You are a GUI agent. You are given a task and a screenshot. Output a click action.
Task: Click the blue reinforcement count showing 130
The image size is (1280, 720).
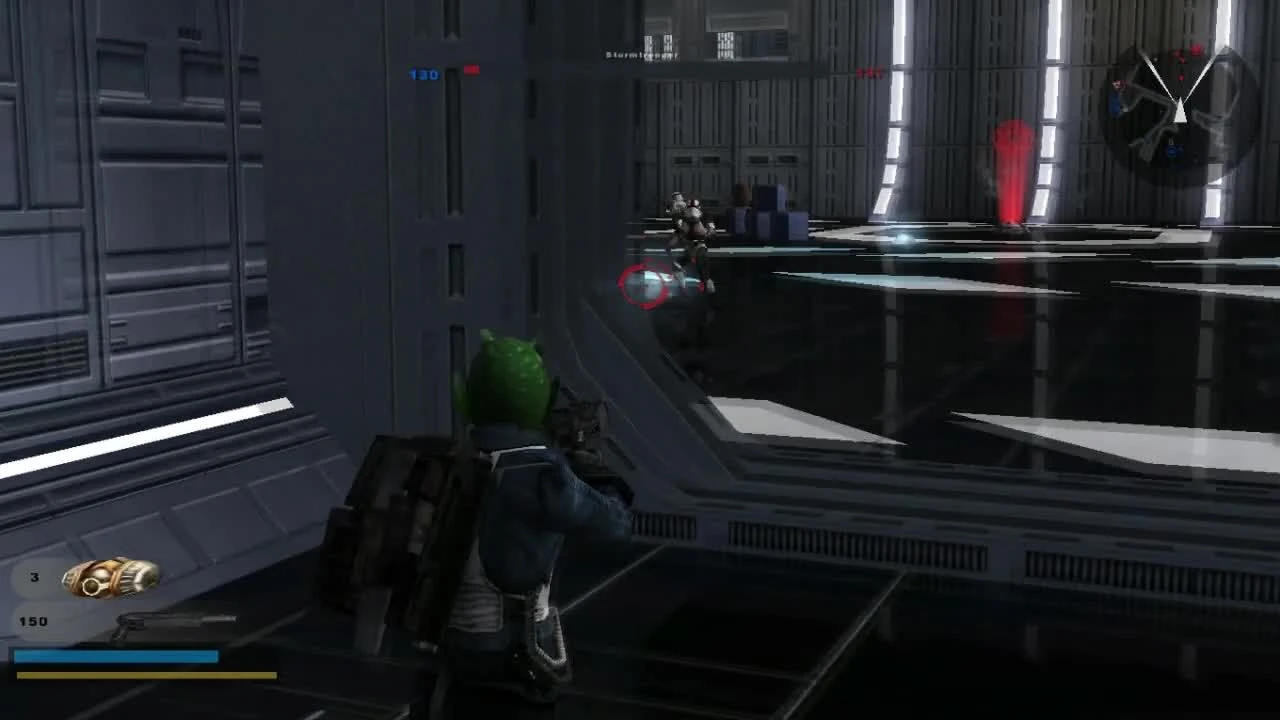pyautogui.click(x=424, y=74)
